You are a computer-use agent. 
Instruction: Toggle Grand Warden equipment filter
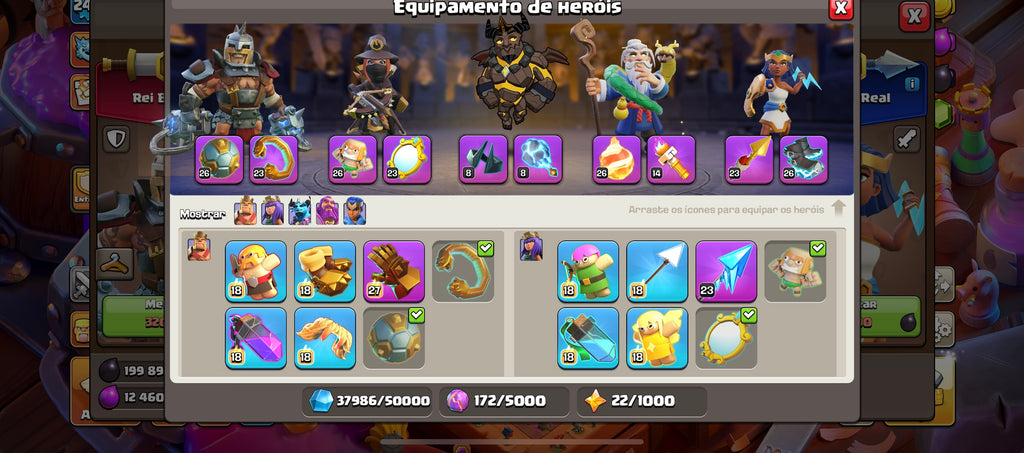point(327,211)
